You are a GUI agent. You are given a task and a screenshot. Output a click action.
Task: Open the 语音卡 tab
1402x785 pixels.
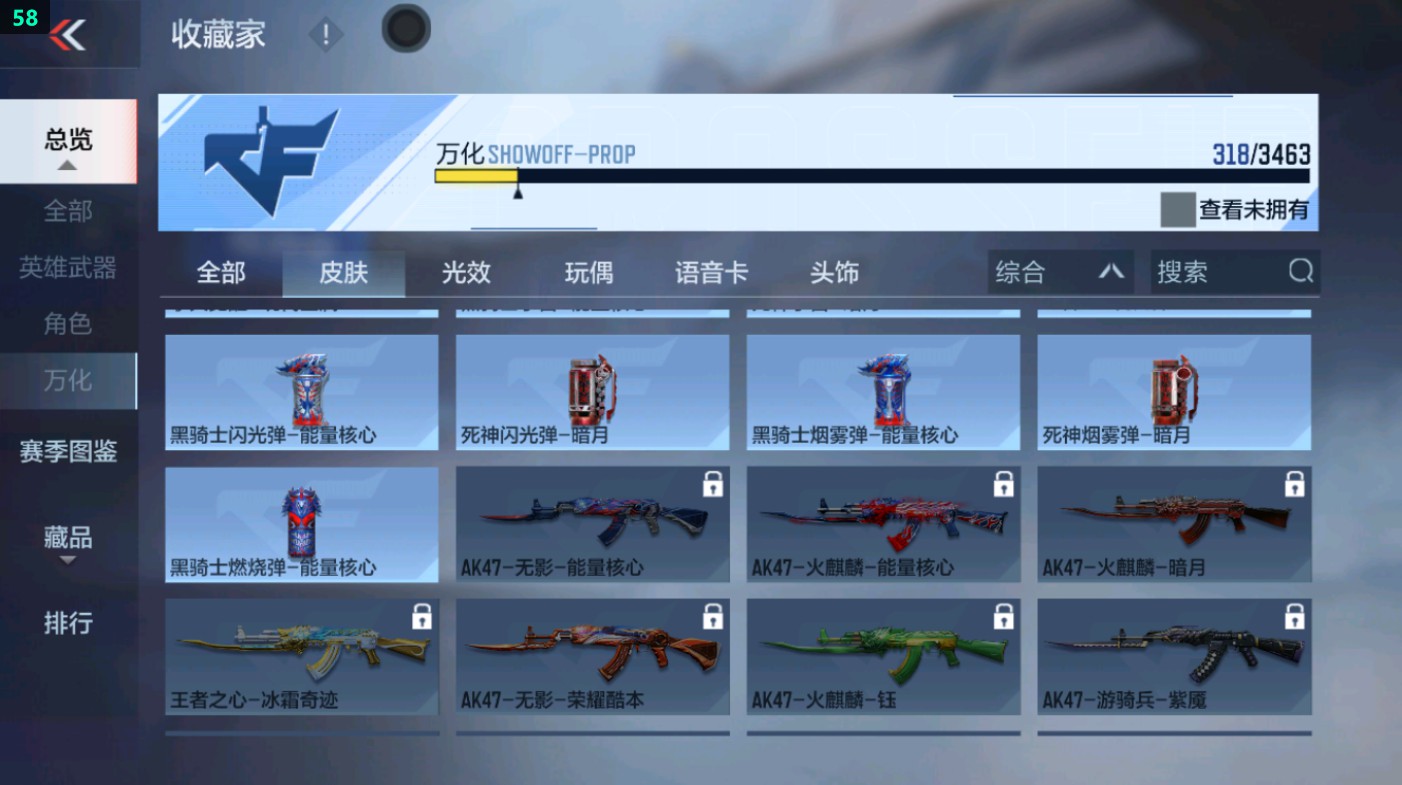(x=711, y=271)
